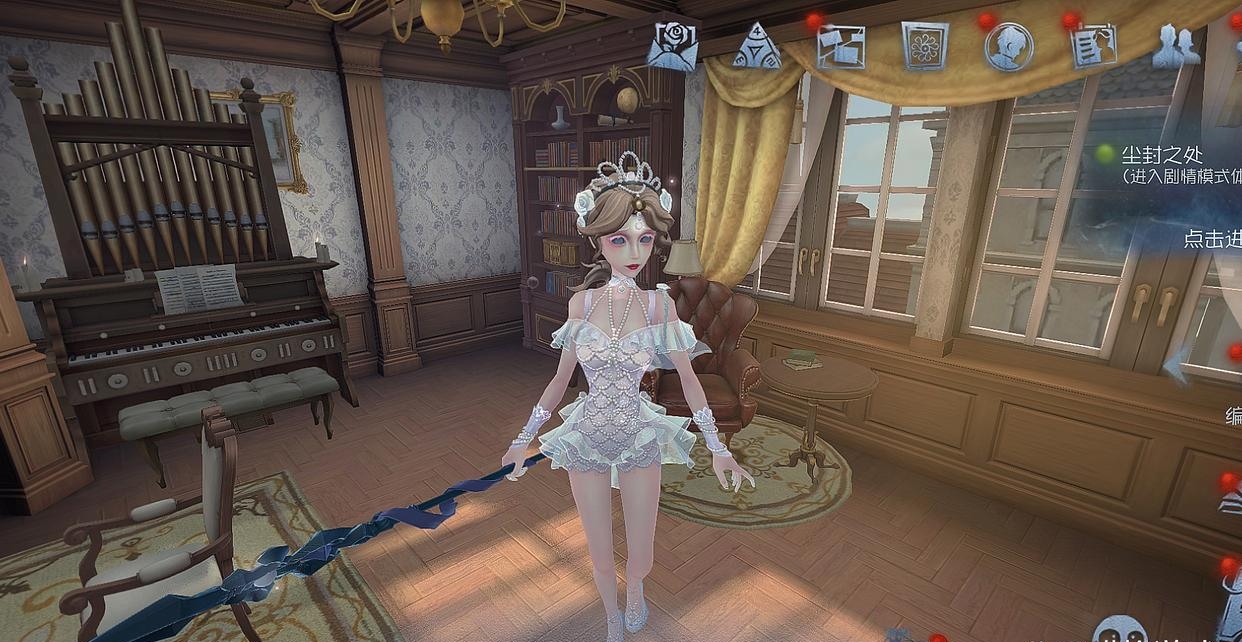This screenshot has height=642, width=1242.
Task: Open the overlapping photo frames icon
Action: tap(840, 46)
